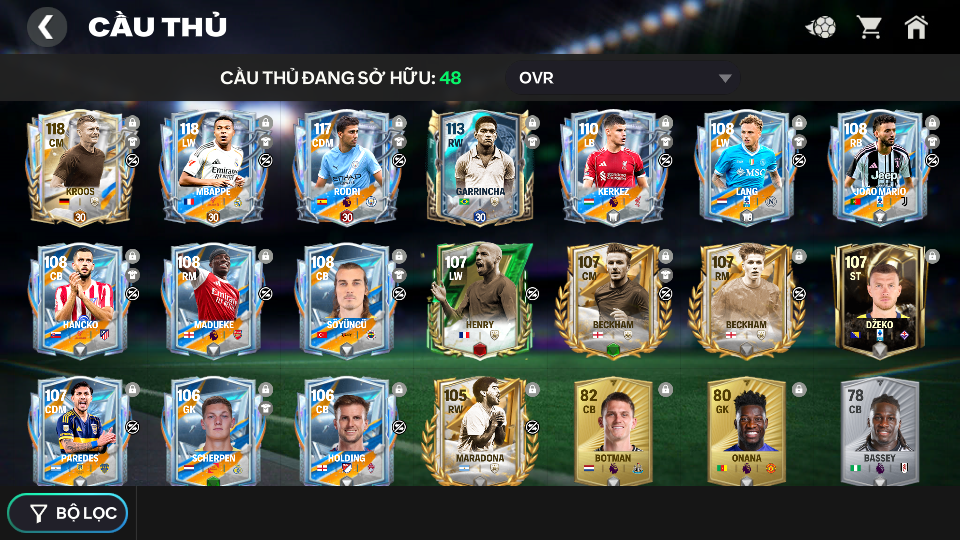Image resolution: width=960 pixels, height=540 pixels.
Task: Select the 107 Džeko striker card
Action: (x=877, y=300)
